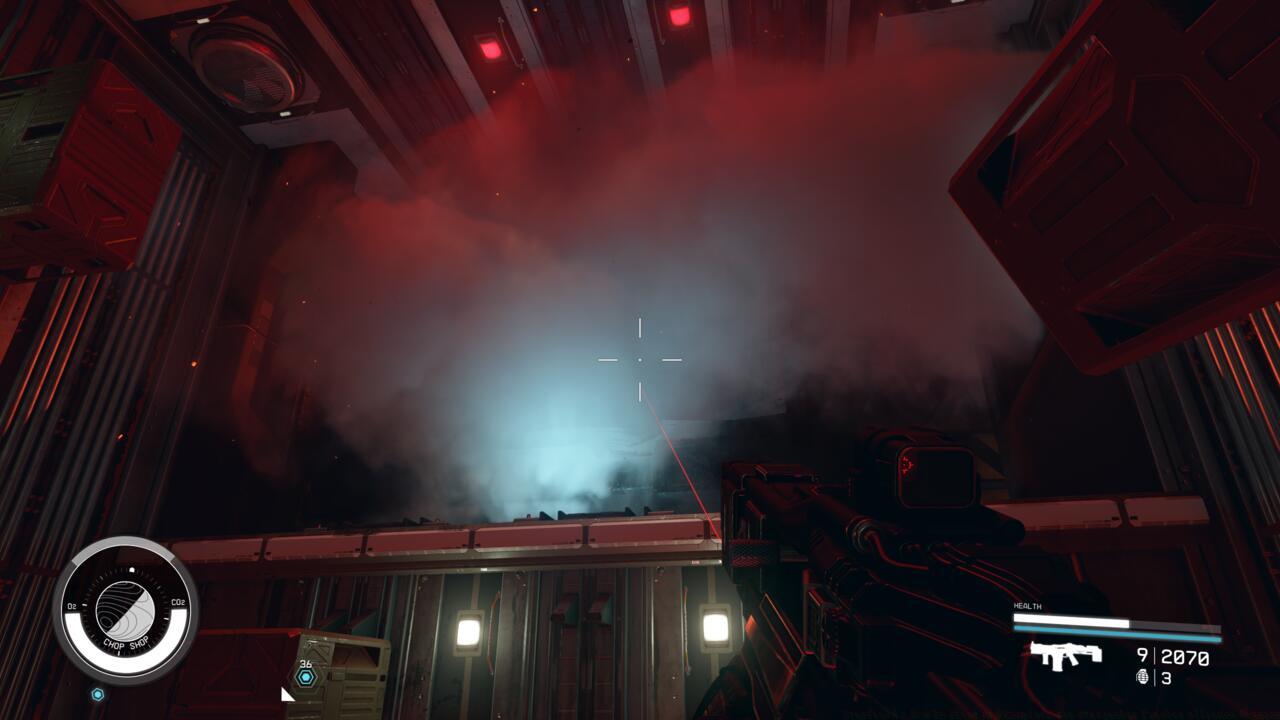Click the O2 indicator label on the compass
The image size is (1280, 720).
coord(71,605)
